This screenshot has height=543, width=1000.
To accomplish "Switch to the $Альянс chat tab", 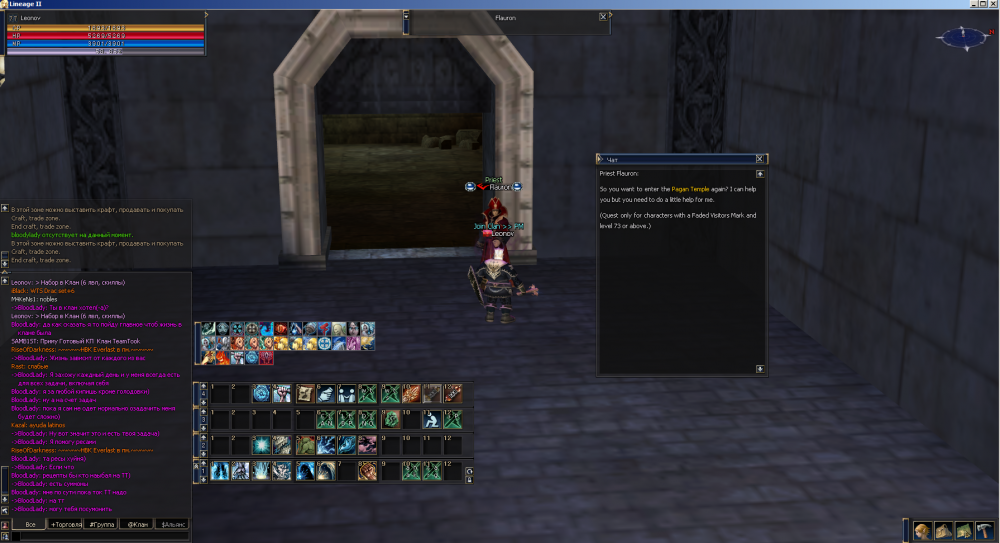I will 171,524.
